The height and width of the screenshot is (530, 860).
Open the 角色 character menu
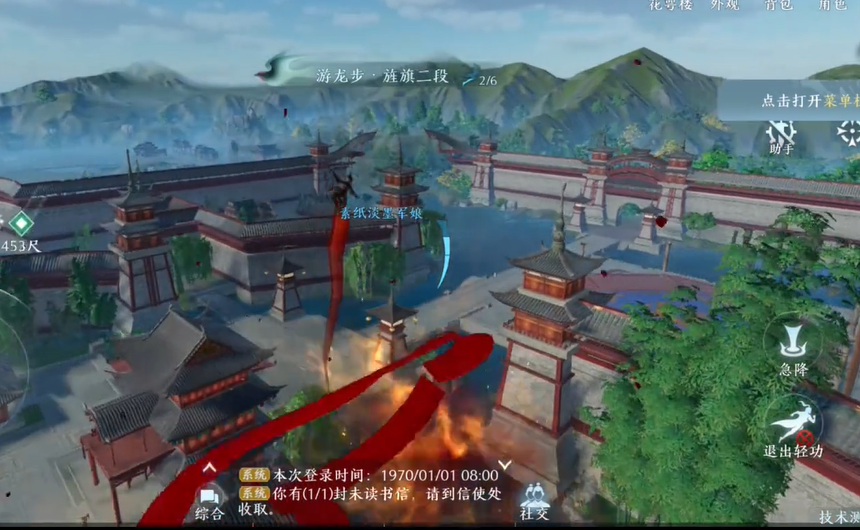832,5
